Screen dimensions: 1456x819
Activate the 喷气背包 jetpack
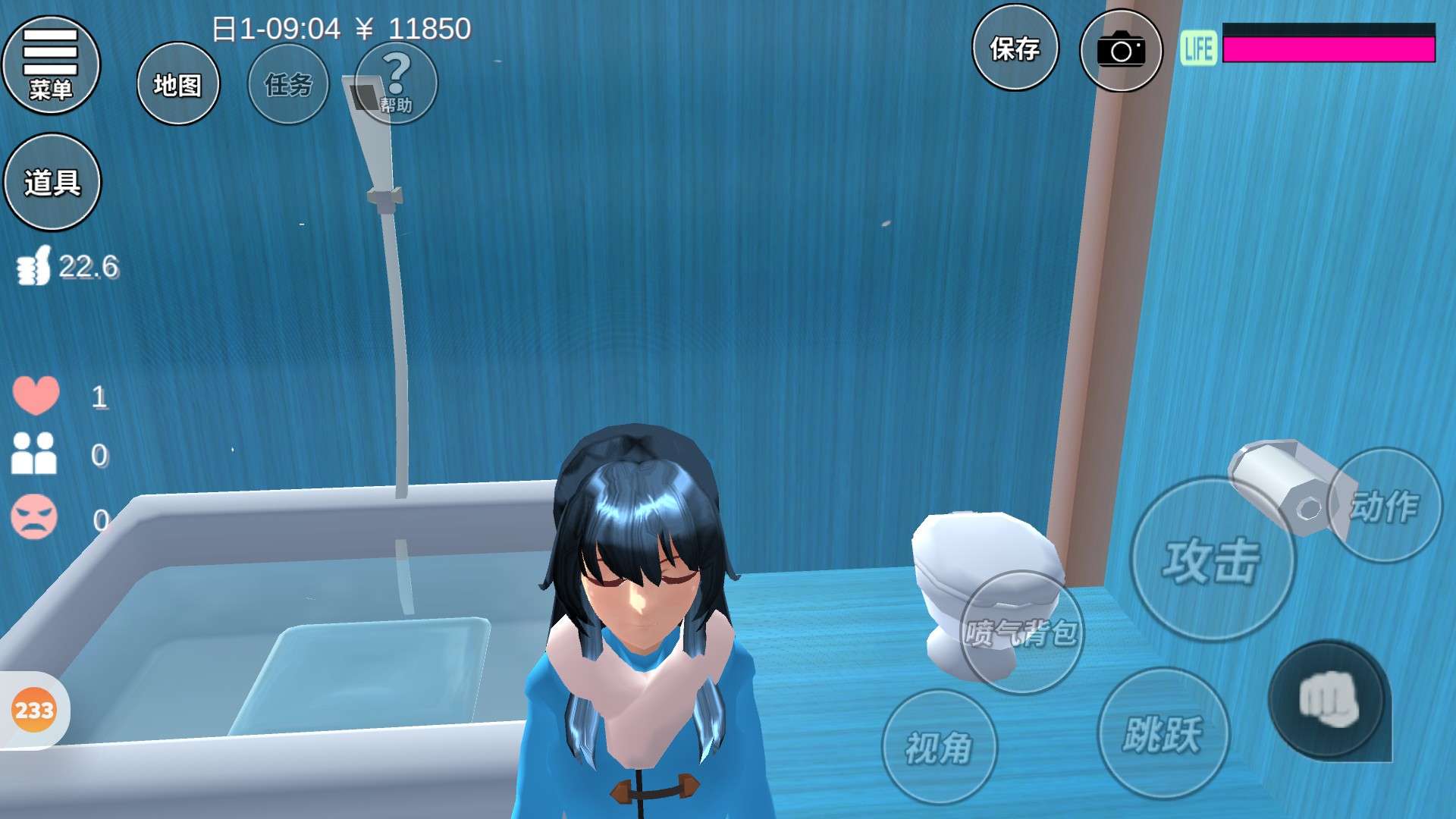coord(1021,632)
